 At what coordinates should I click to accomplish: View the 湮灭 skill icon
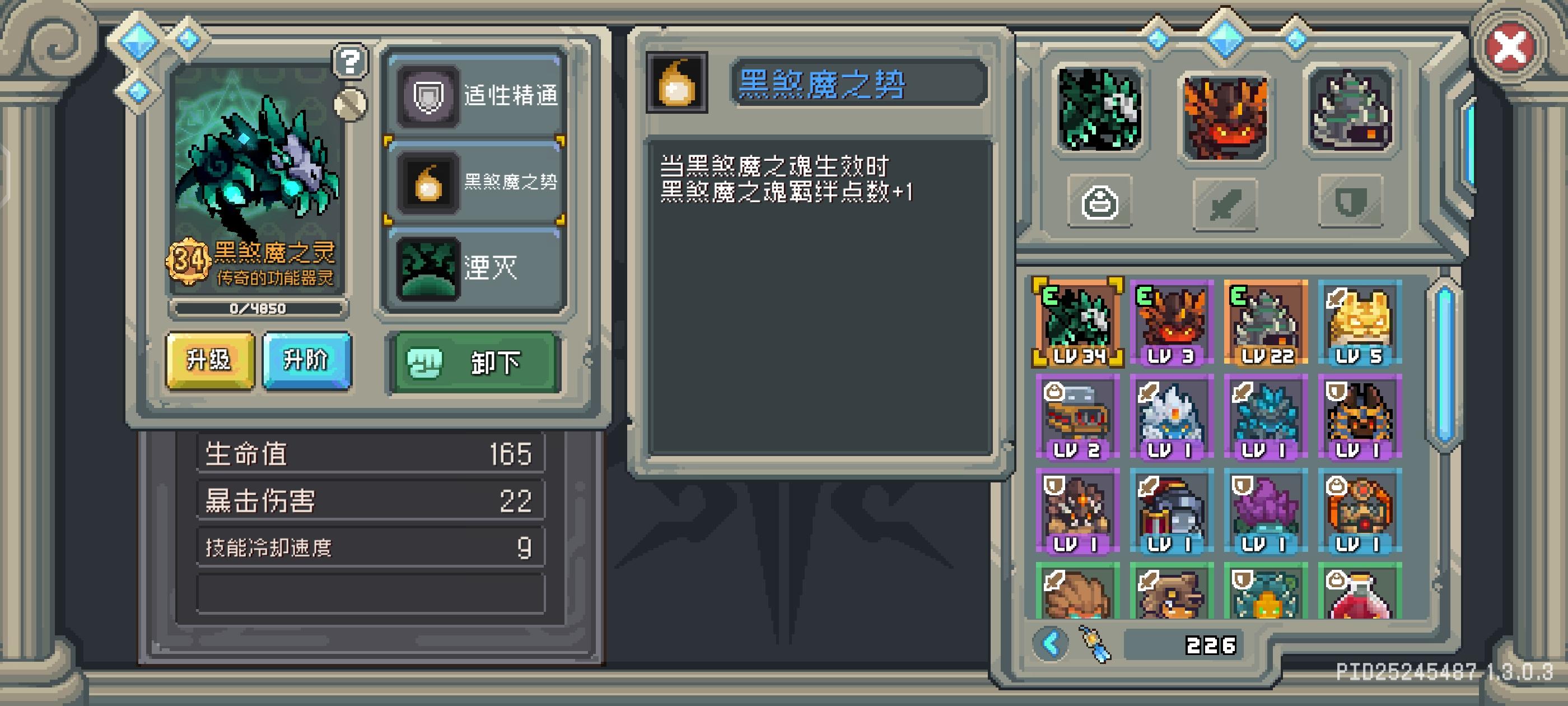pyautogui.click(x=428, y=270)
